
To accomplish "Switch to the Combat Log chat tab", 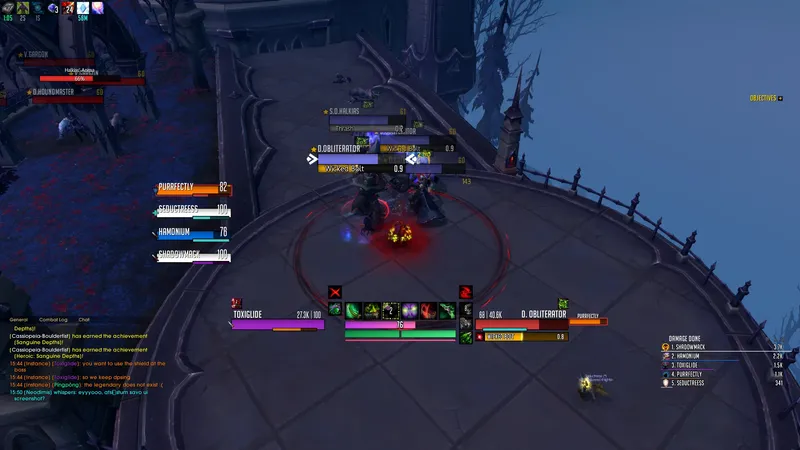I will click(53, 319).
